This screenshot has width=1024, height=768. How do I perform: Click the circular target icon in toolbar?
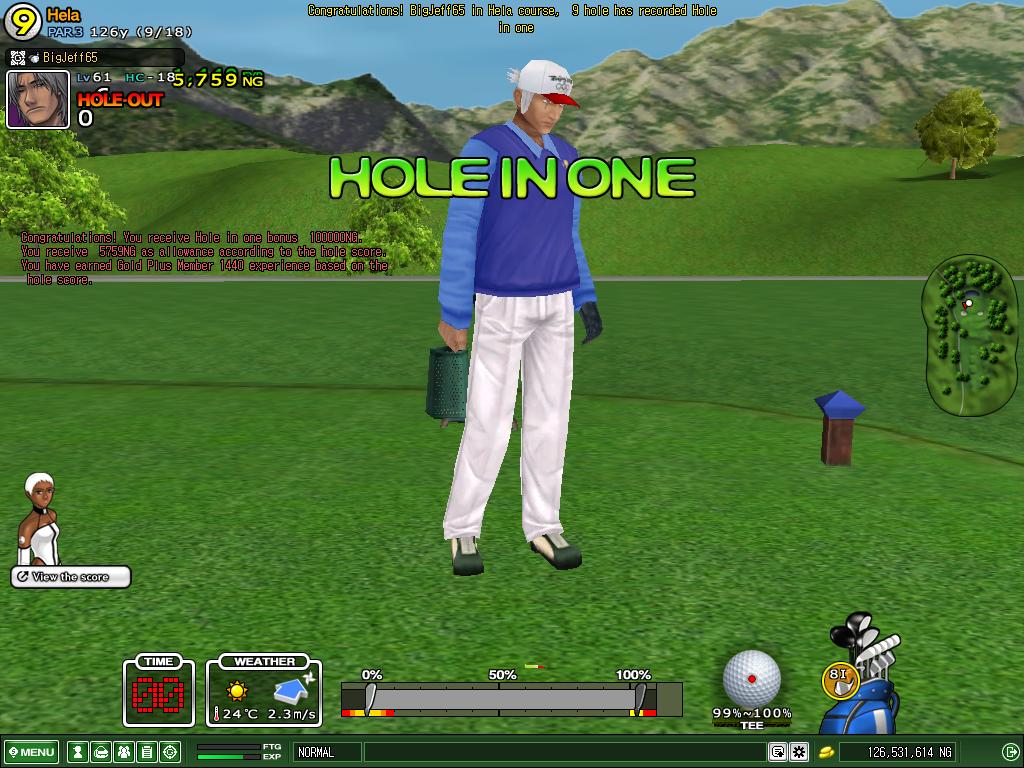tap(170, 752)
